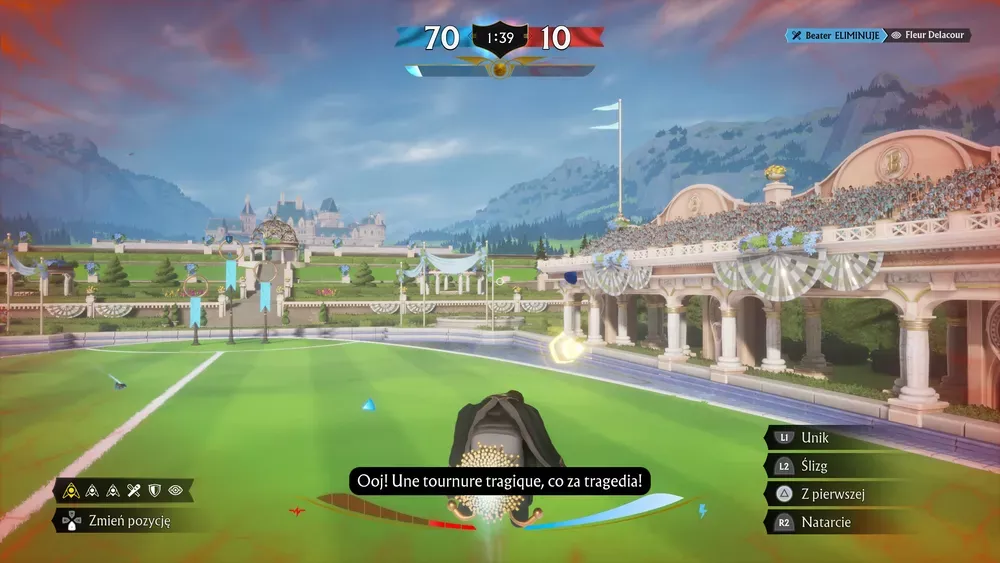Choose the Keeper shield position icon
The image size is (1000, 563).
click(x=154, y=490)
